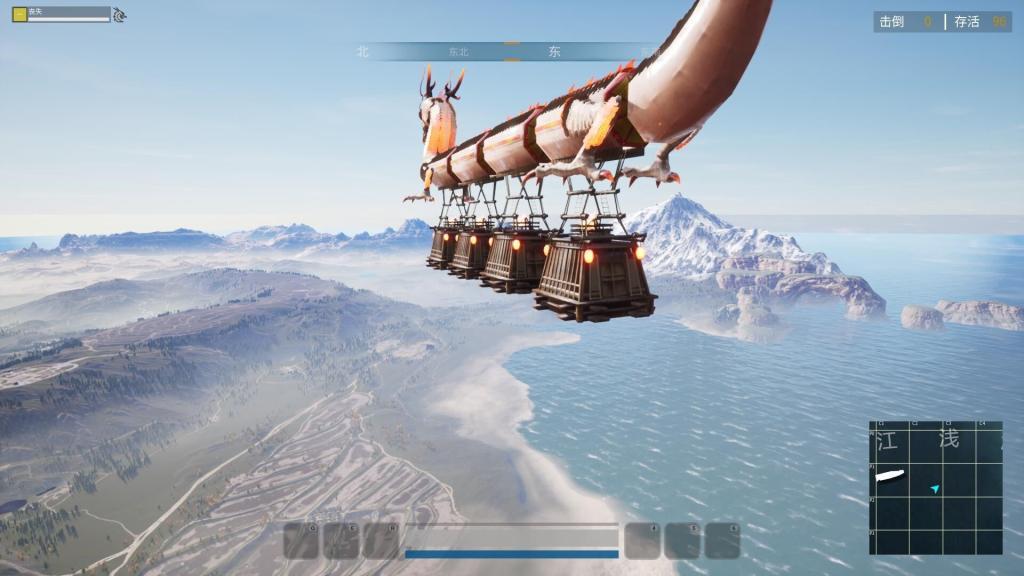Click the cyan player arrow on the minimap
This screenshot has height=576, width=1024.
pyautogui.click(x=935, y=489)
